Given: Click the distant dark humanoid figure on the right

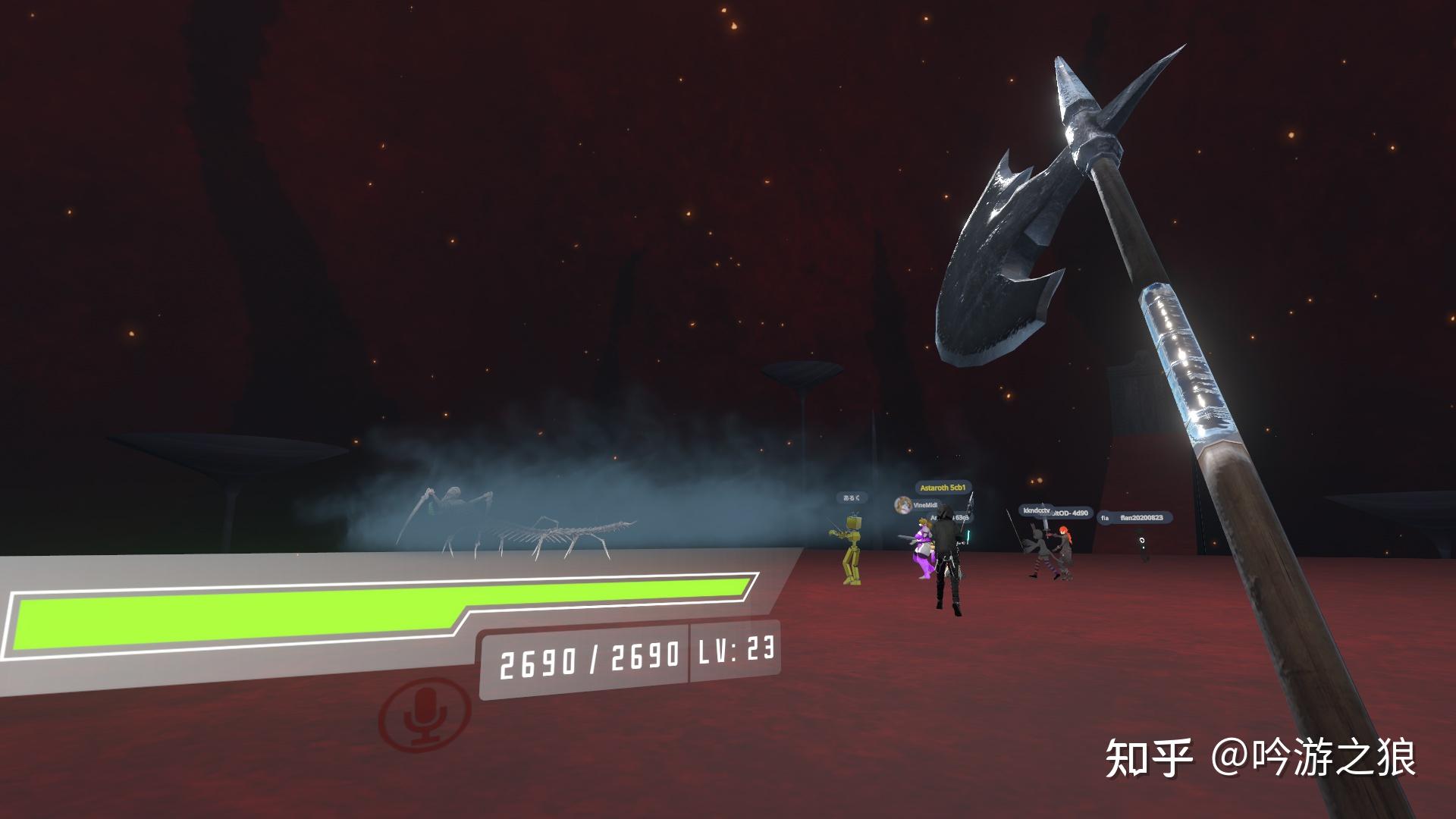Looking at the screenshot, I should point(1140,543).
